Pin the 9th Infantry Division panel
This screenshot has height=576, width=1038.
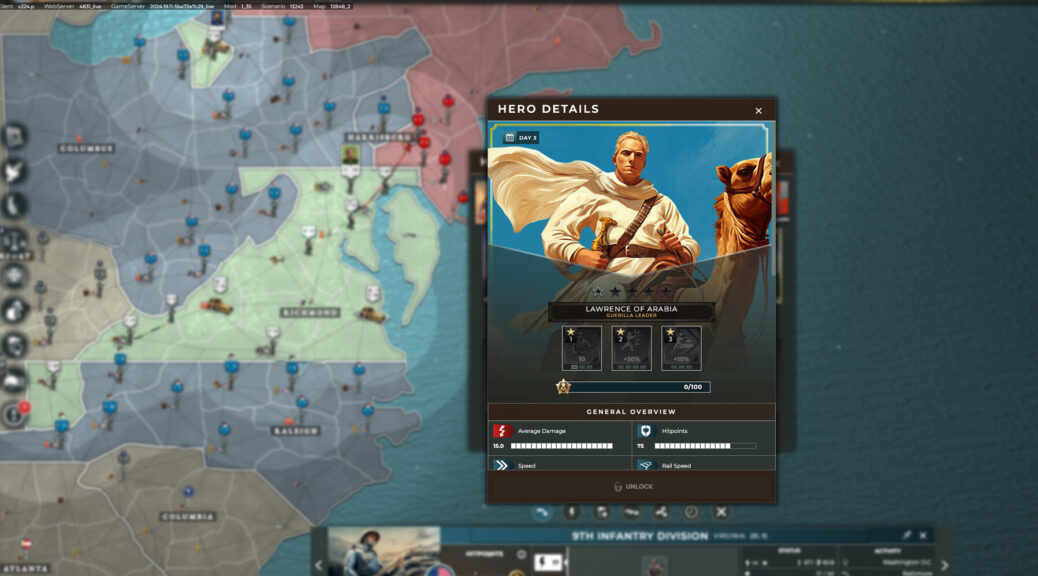(x=907, y=536)
